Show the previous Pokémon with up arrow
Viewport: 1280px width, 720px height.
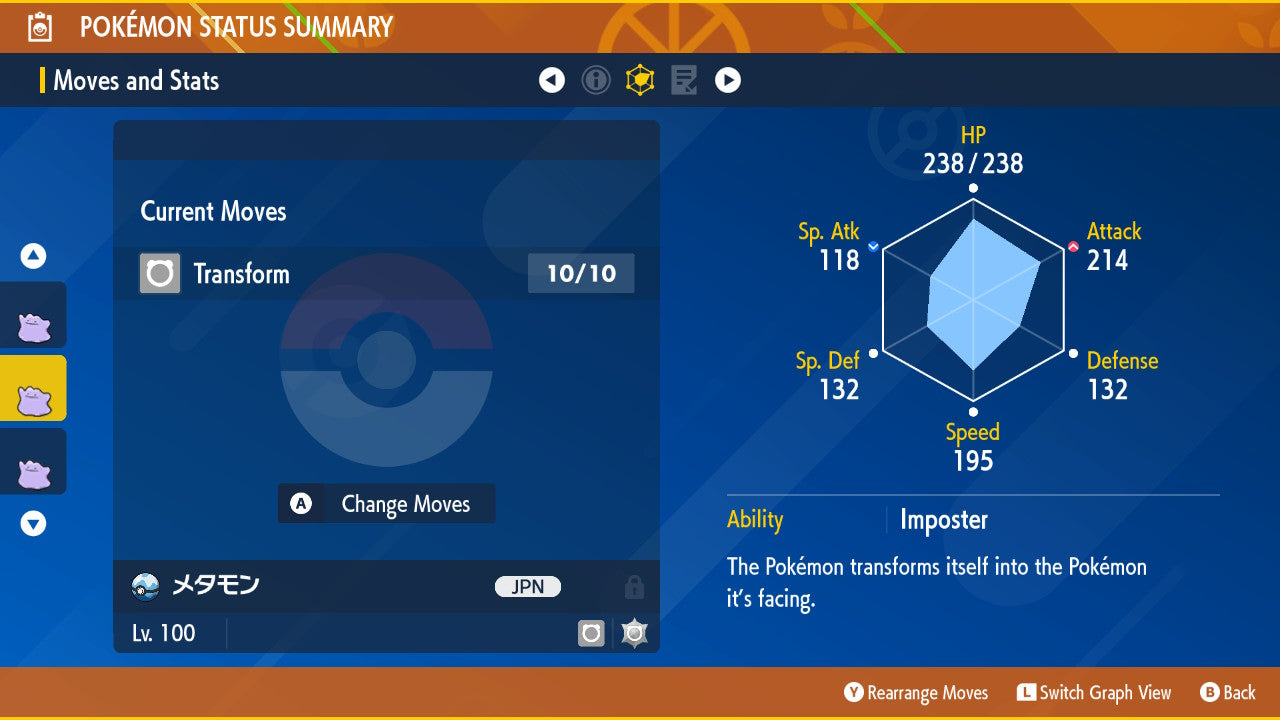[x=33, y=257]
